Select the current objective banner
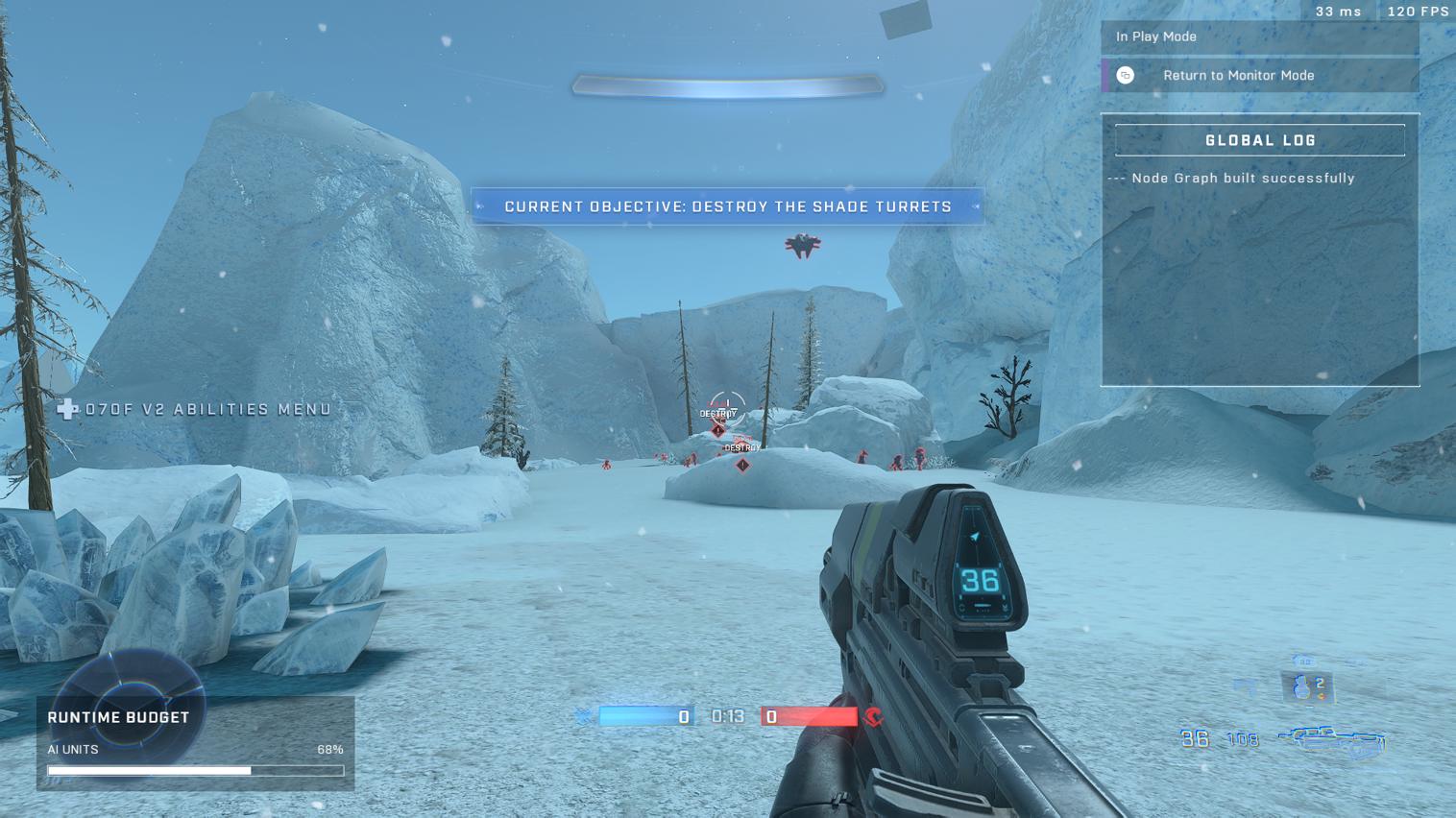Screen dimensions: 1456x818 click(727, 206)
